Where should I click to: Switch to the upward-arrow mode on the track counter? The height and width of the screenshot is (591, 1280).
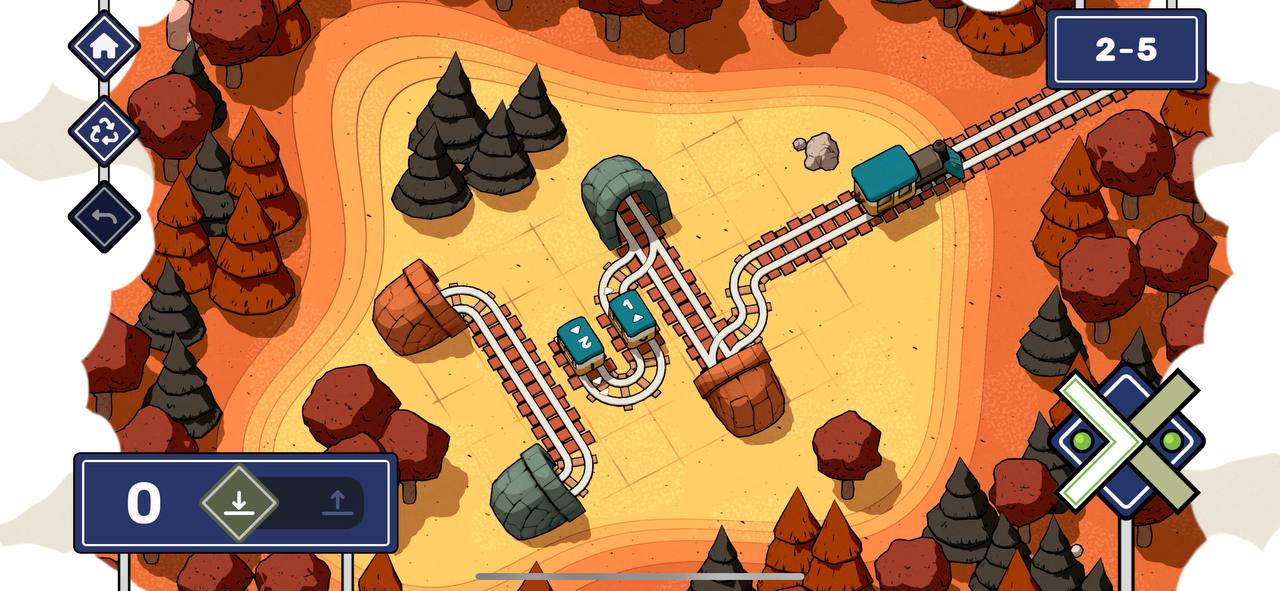coord(337,502)
